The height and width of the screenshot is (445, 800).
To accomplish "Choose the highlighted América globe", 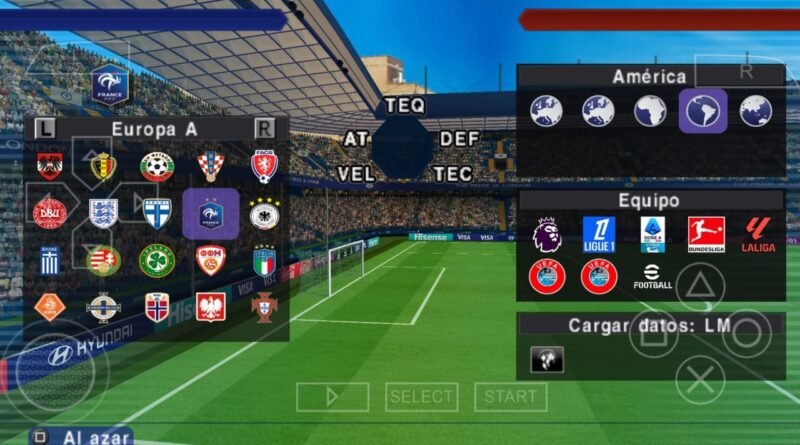I will click(x=703, y=111).
